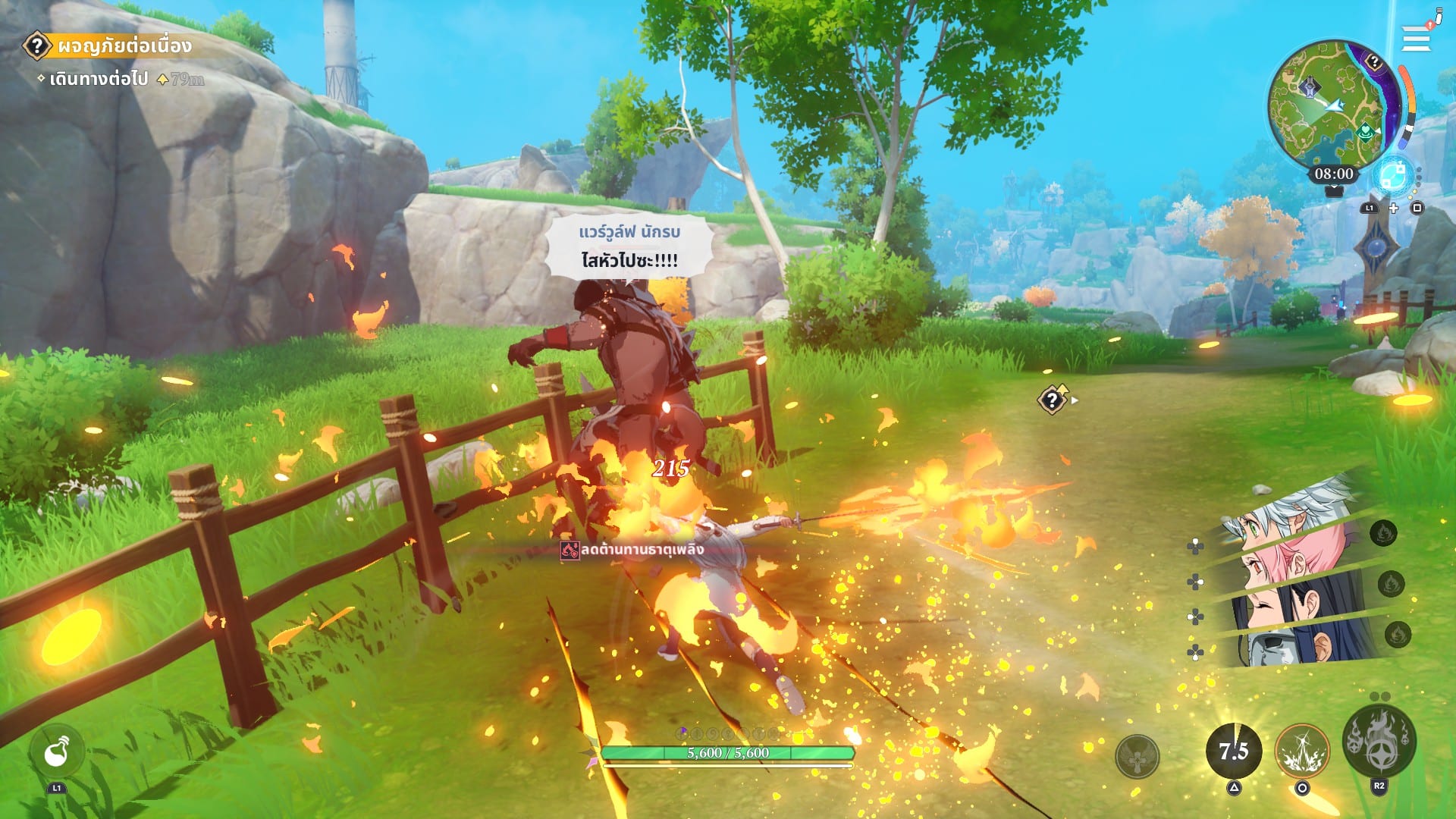Viewport: 1456px width, 819px height.
Task: Switch to the armored helmet character
Action: click(x=1282, y=648)
